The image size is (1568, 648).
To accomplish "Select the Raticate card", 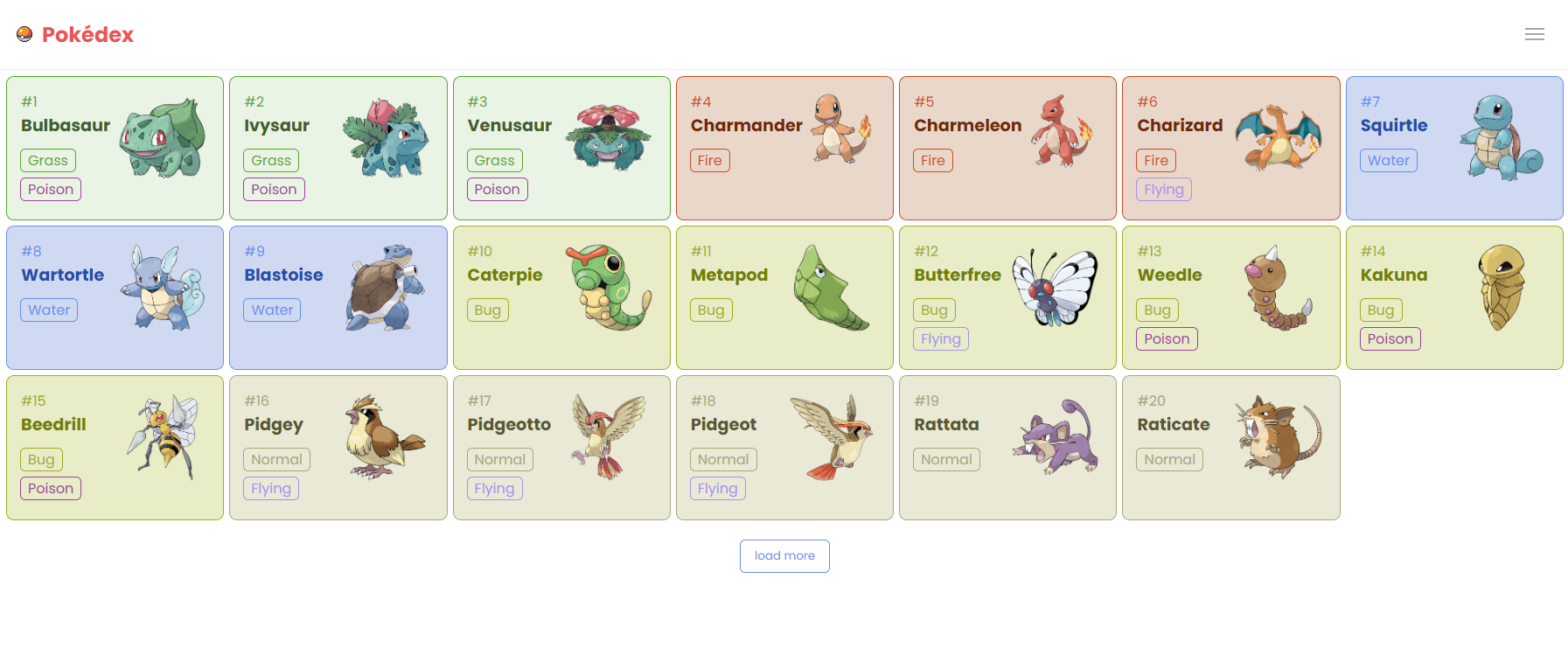I will pos(1230,447).
